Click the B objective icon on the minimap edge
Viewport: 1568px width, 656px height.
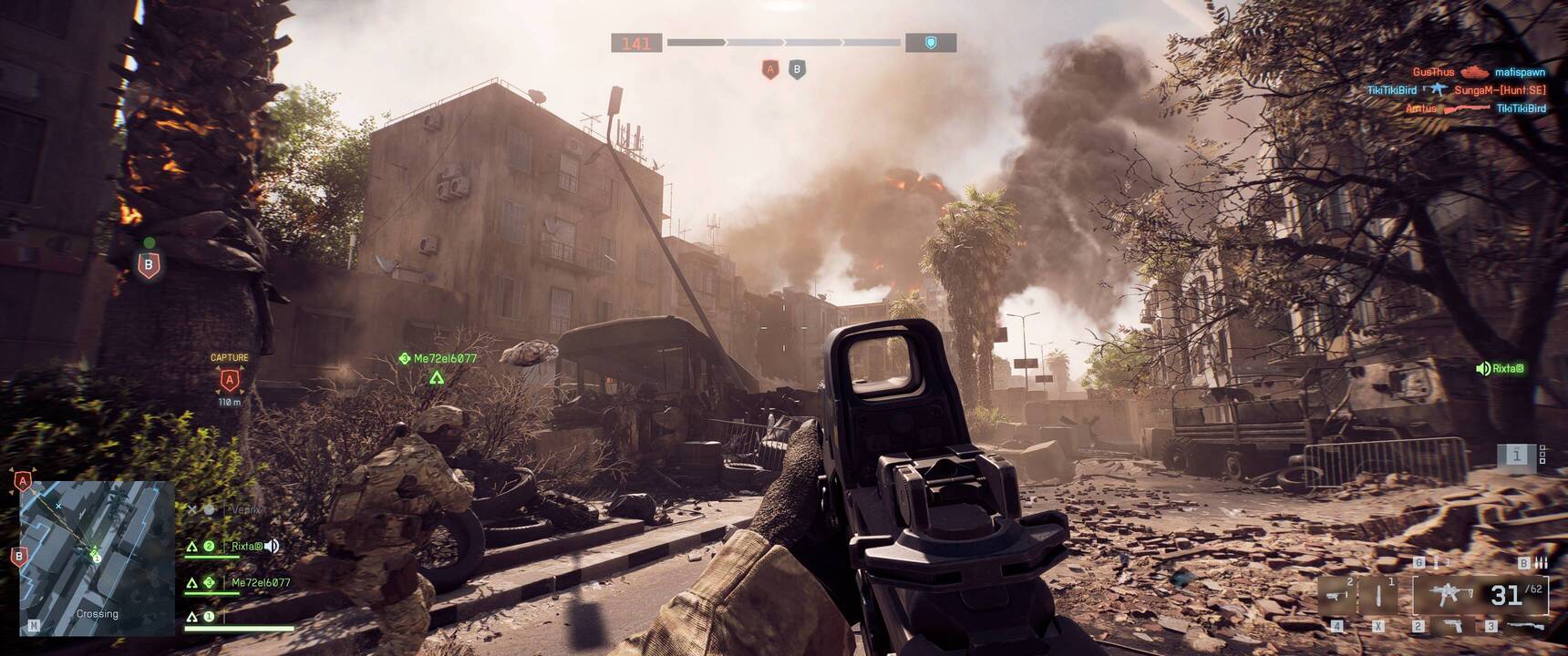pos(19,557)
